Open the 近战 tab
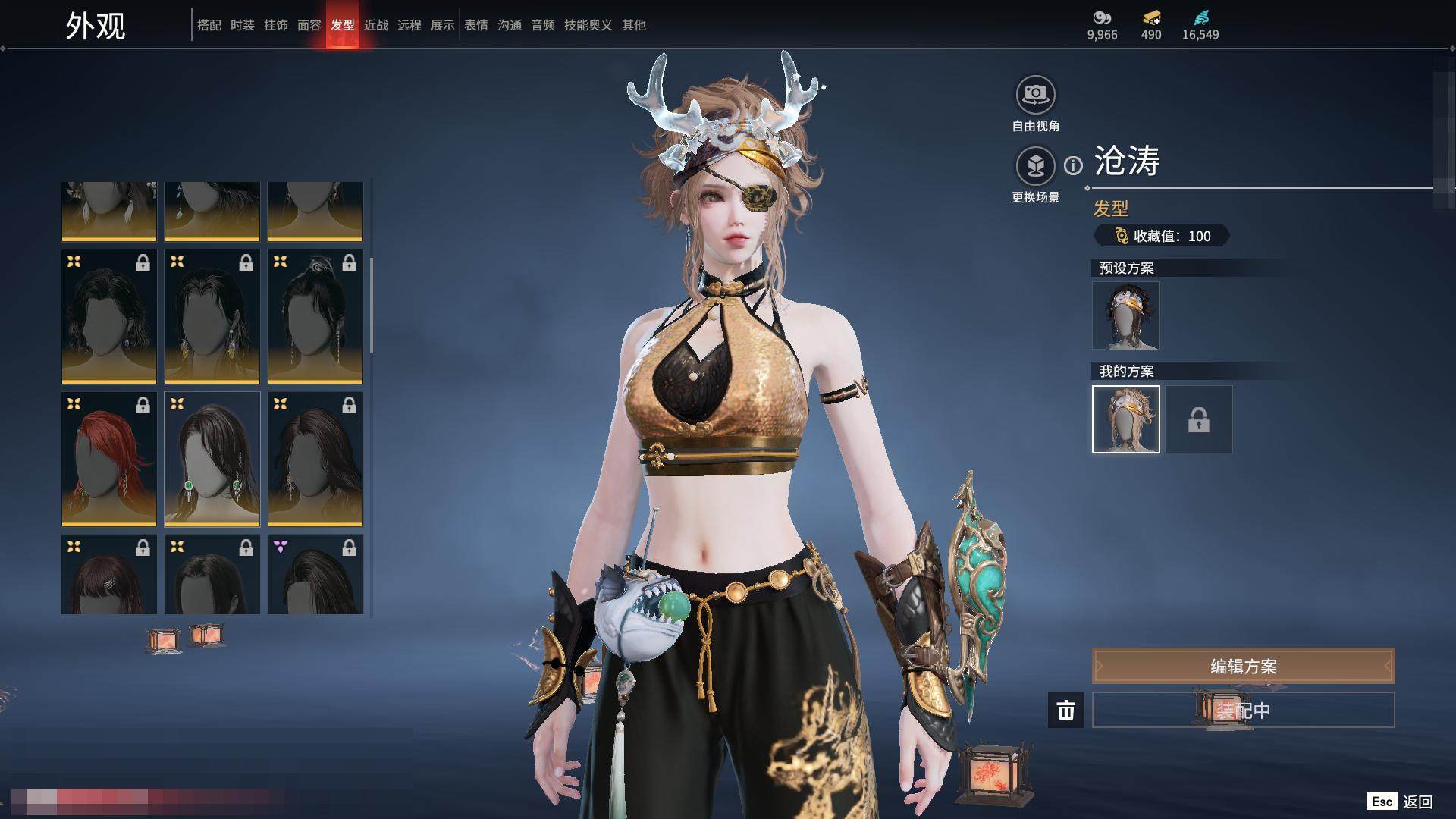The image size is (1456, 819). [x=375, y=25]
